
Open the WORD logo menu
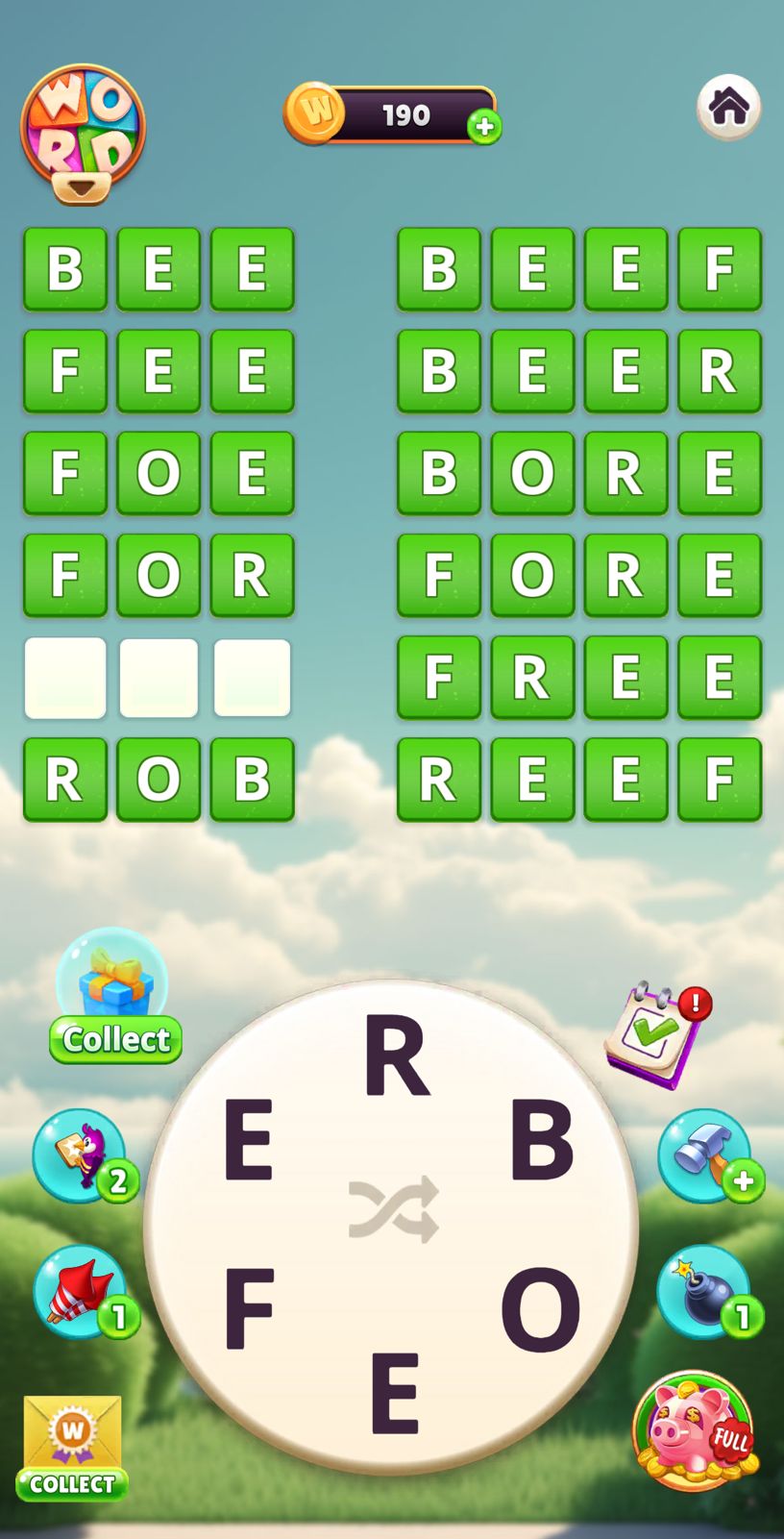(x=83, y=133)
